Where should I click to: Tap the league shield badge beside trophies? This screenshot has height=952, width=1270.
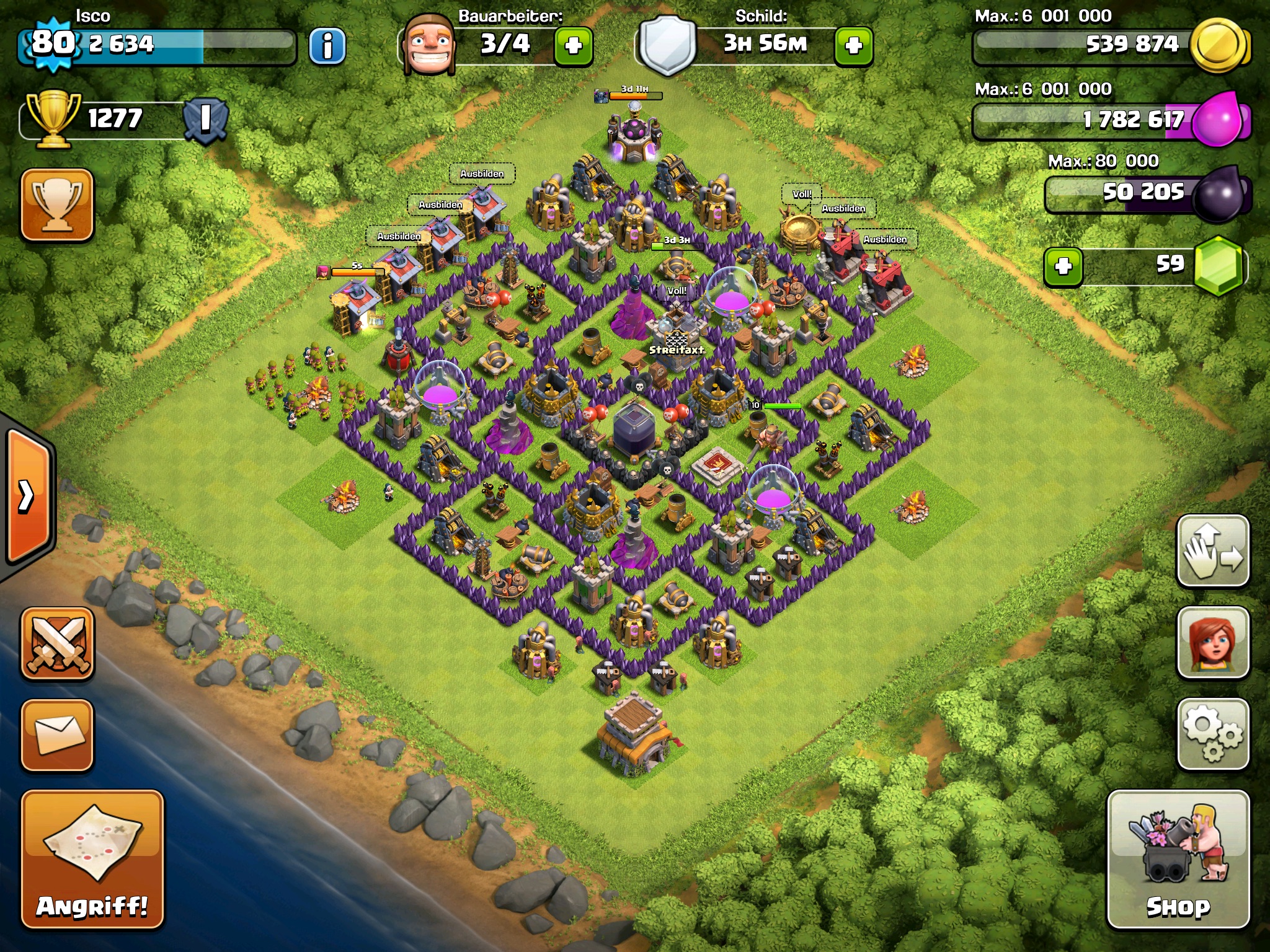point(205,119)
